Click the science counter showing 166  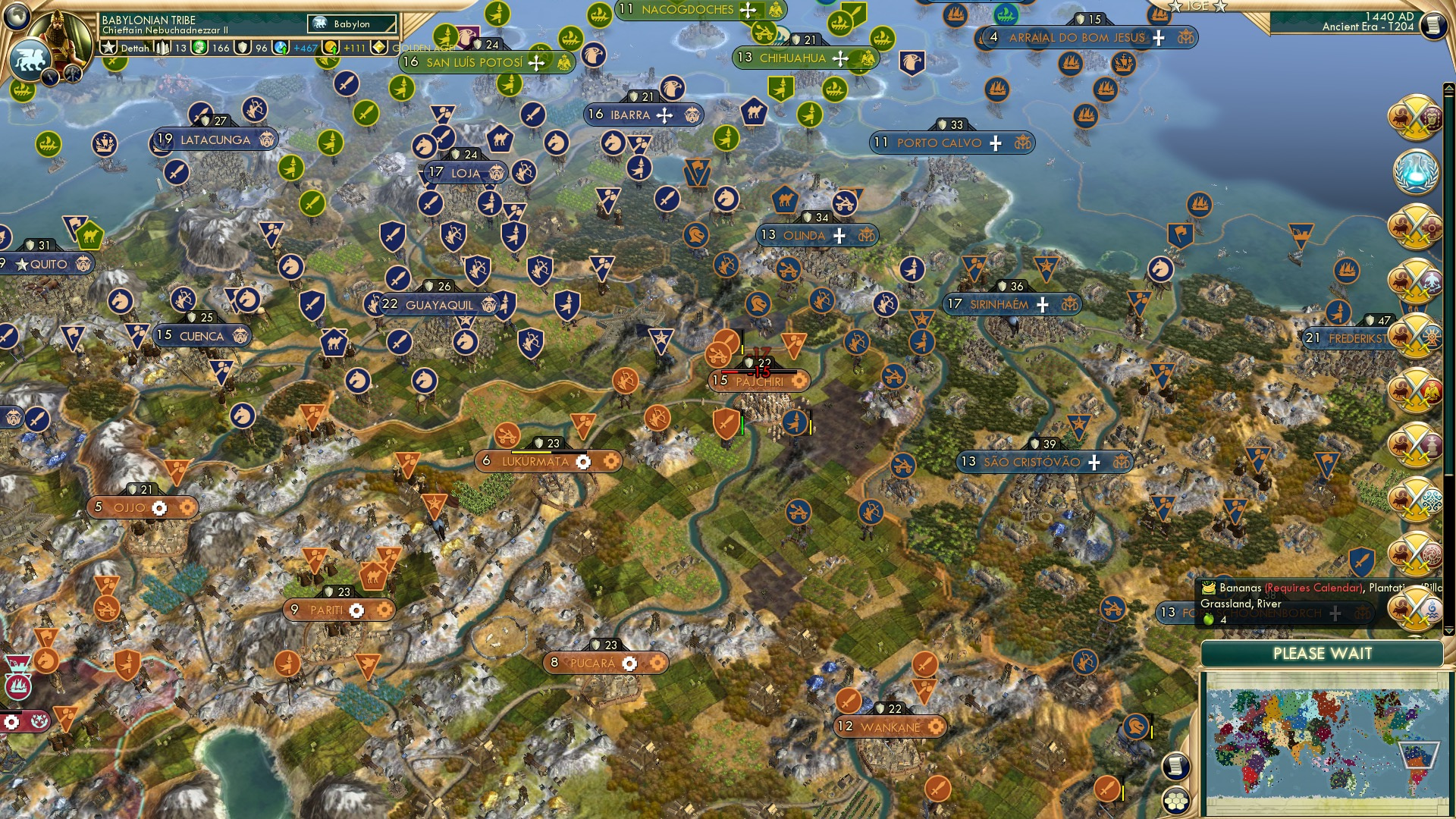[x=213, y=47]
